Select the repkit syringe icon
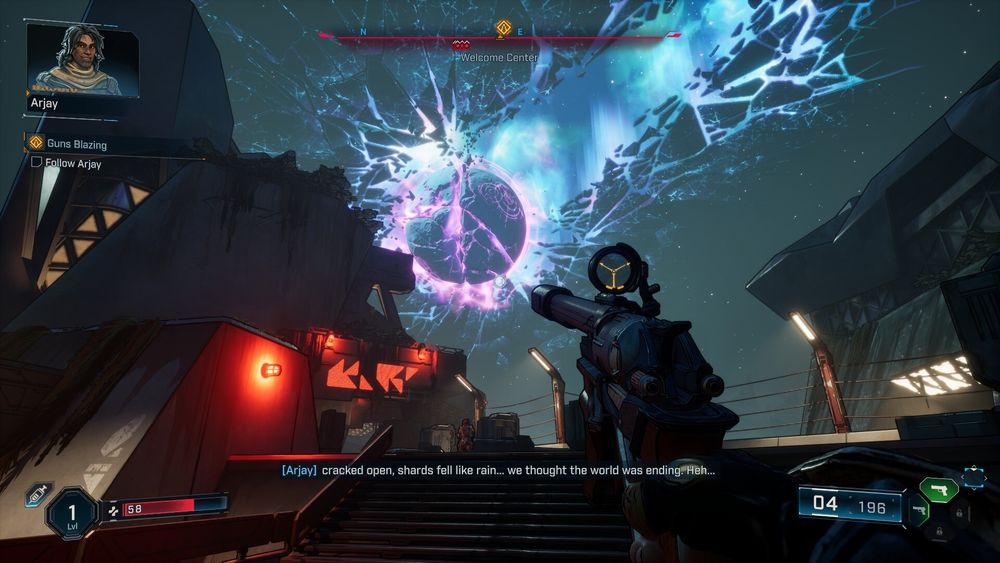The image size is (1000, 563). coord(36,492)
